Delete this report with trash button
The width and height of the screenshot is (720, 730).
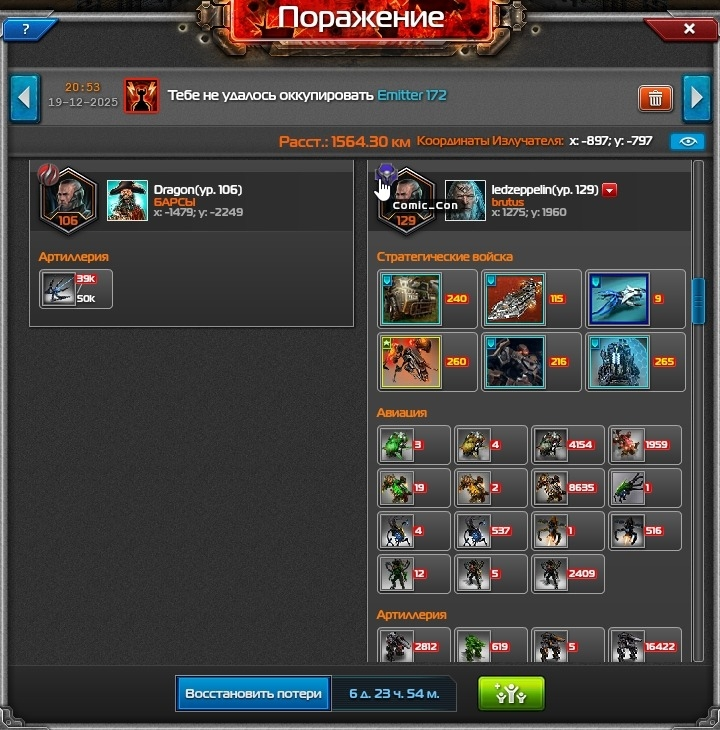pyautogui.click(x=655, y=98)
